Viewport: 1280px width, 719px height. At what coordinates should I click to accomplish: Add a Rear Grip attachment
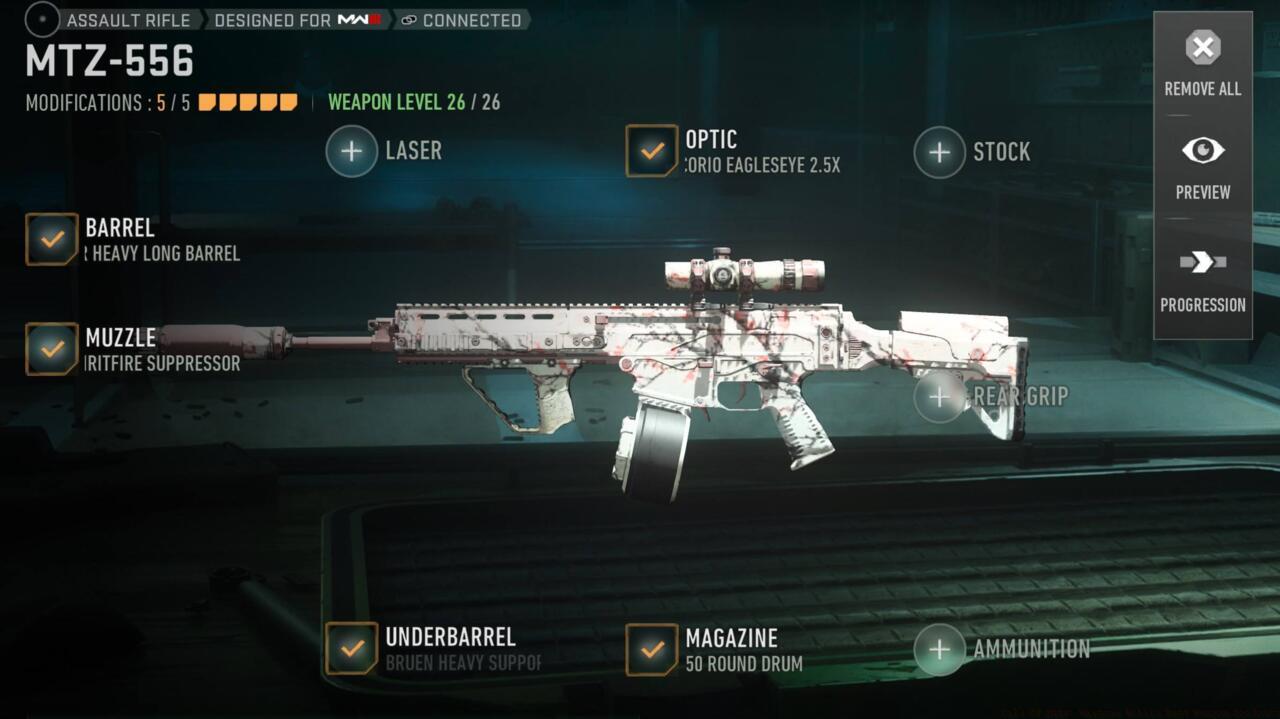pos(939,397)
